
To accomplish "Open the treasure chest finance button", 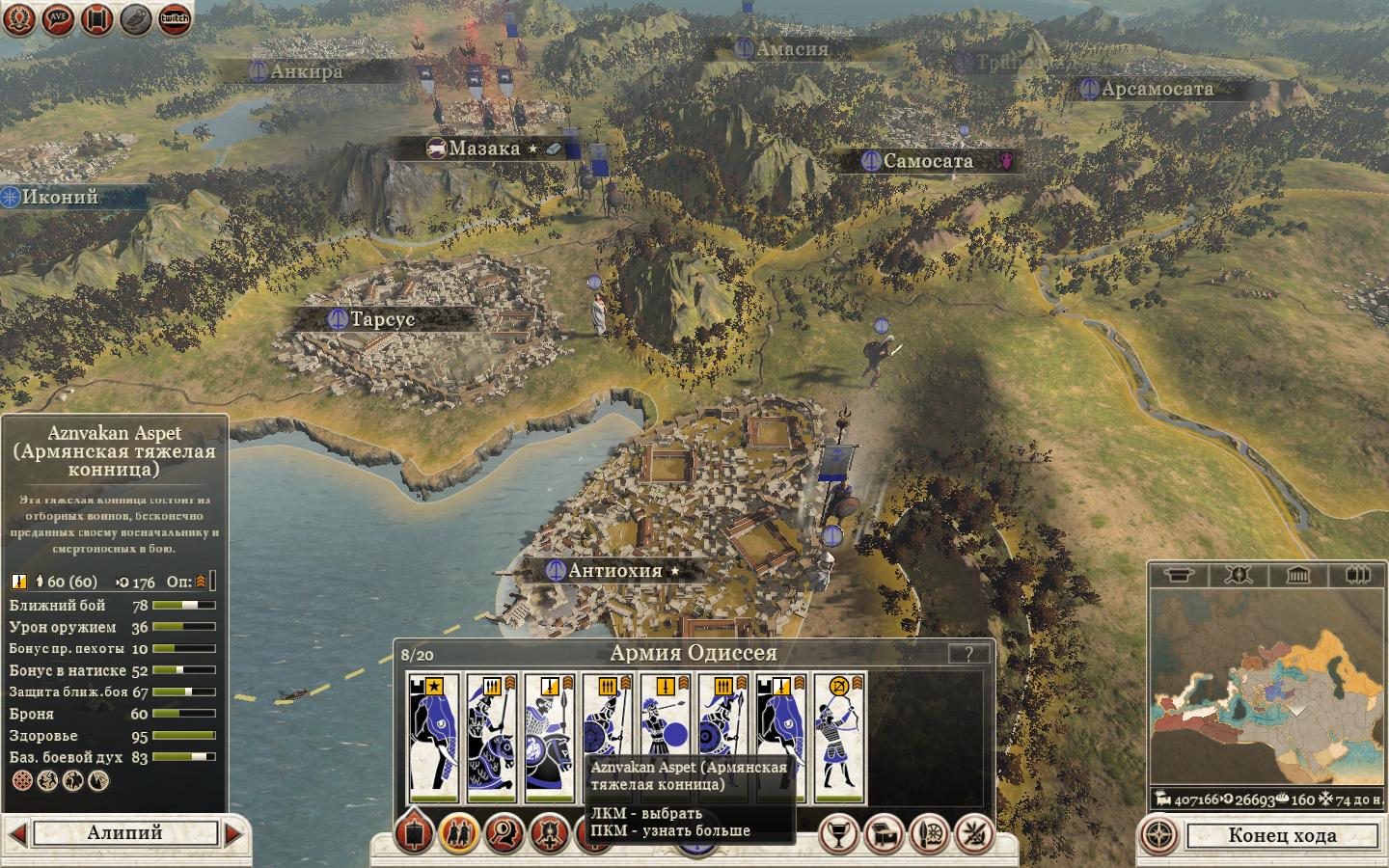I will [x=885, y=834].
